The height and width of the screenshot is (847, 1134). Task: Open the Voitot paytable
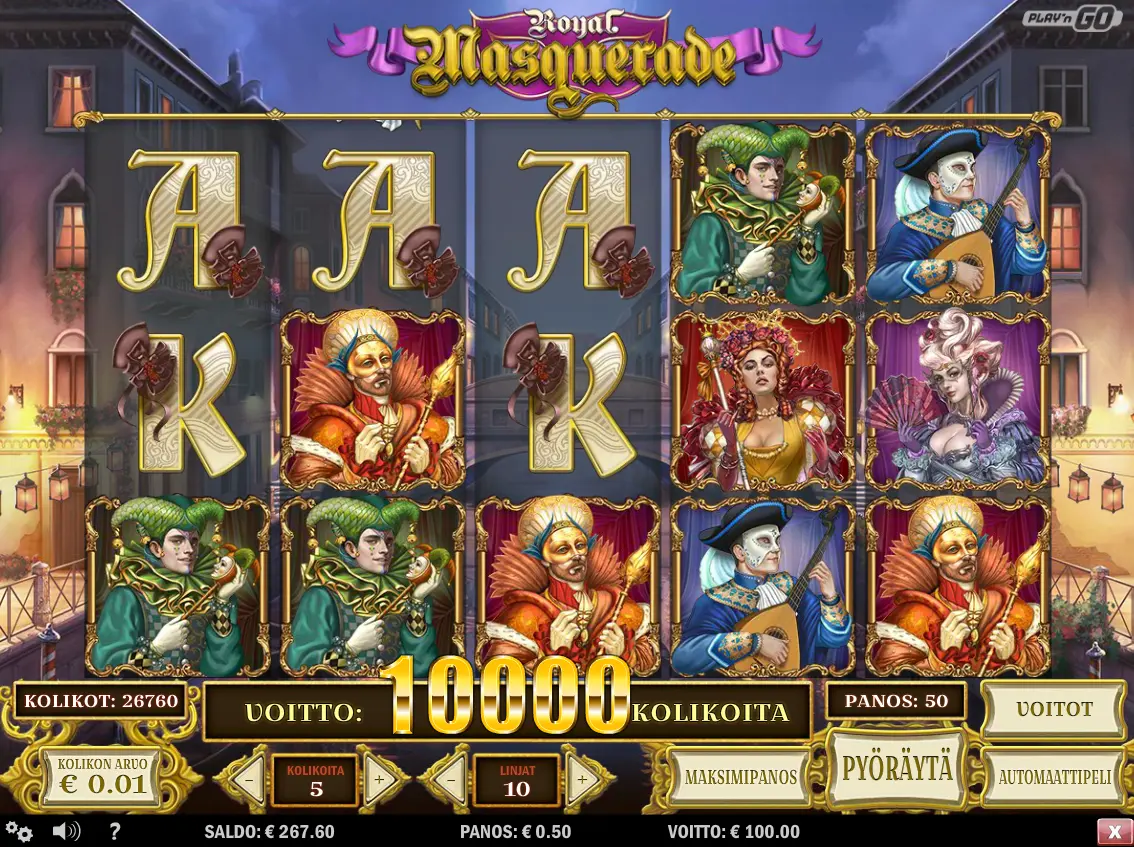point(1054,709)
